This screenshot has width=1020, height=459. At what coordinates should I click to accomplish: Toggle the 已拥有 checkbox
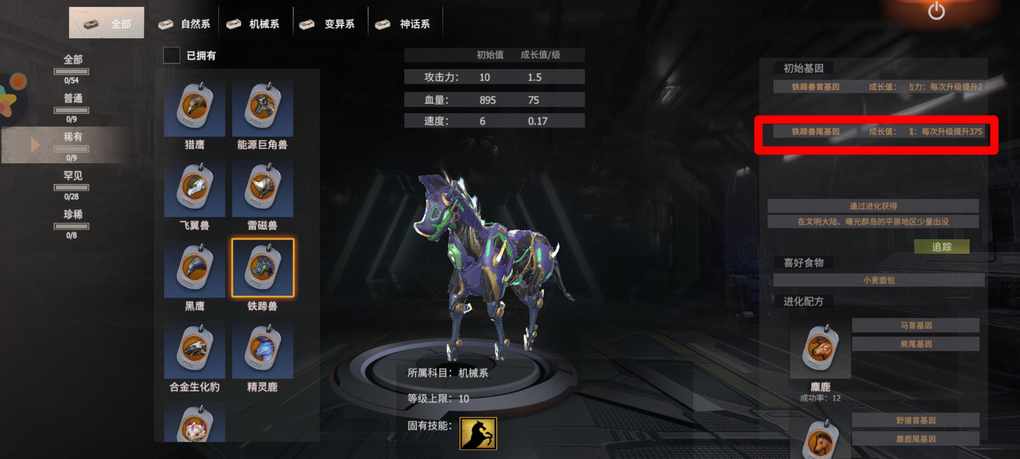pyautogui.click(x=172, y=56)
